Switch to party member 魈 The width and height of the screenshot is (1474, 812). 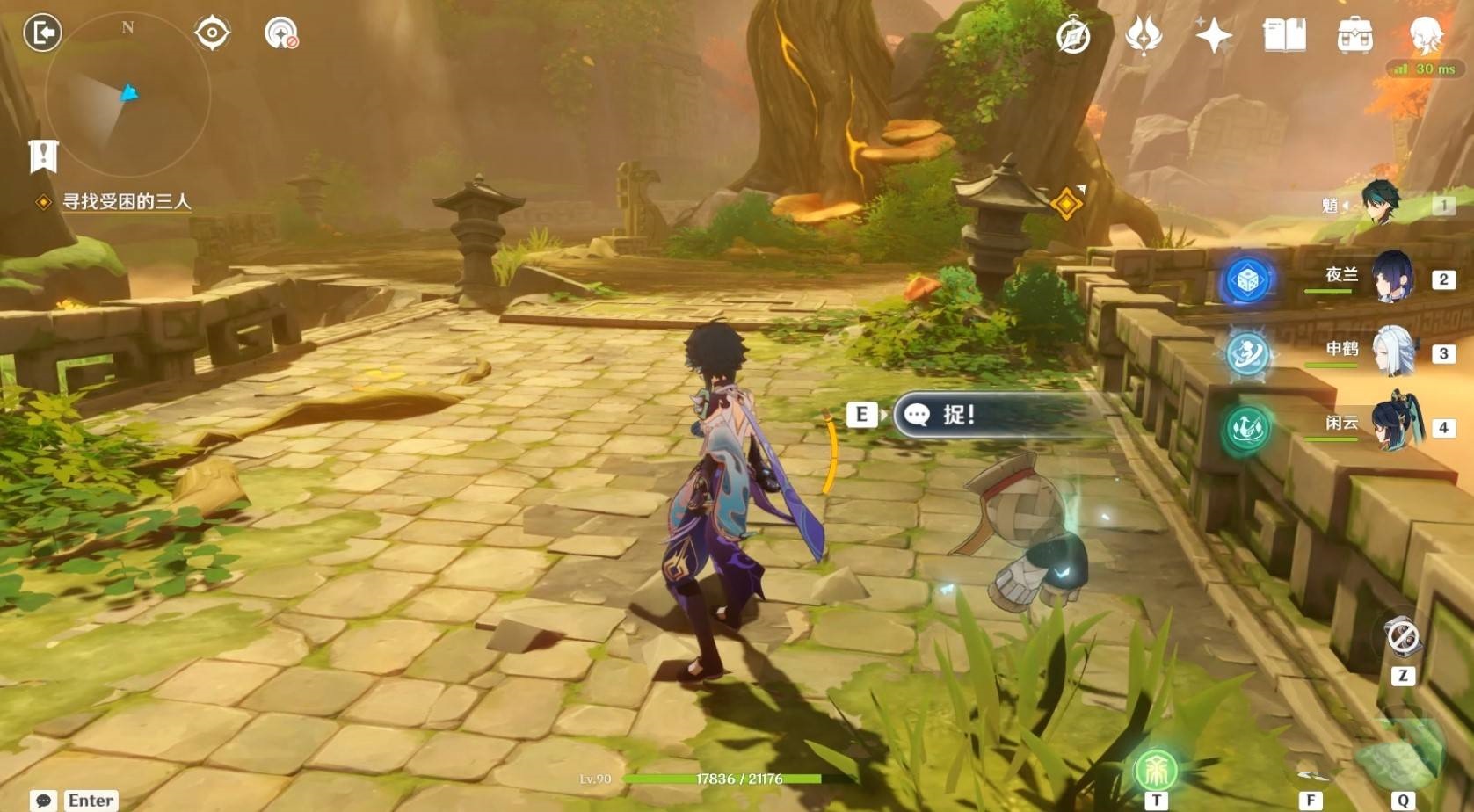pyautogui.click(x=1380, y=204)
